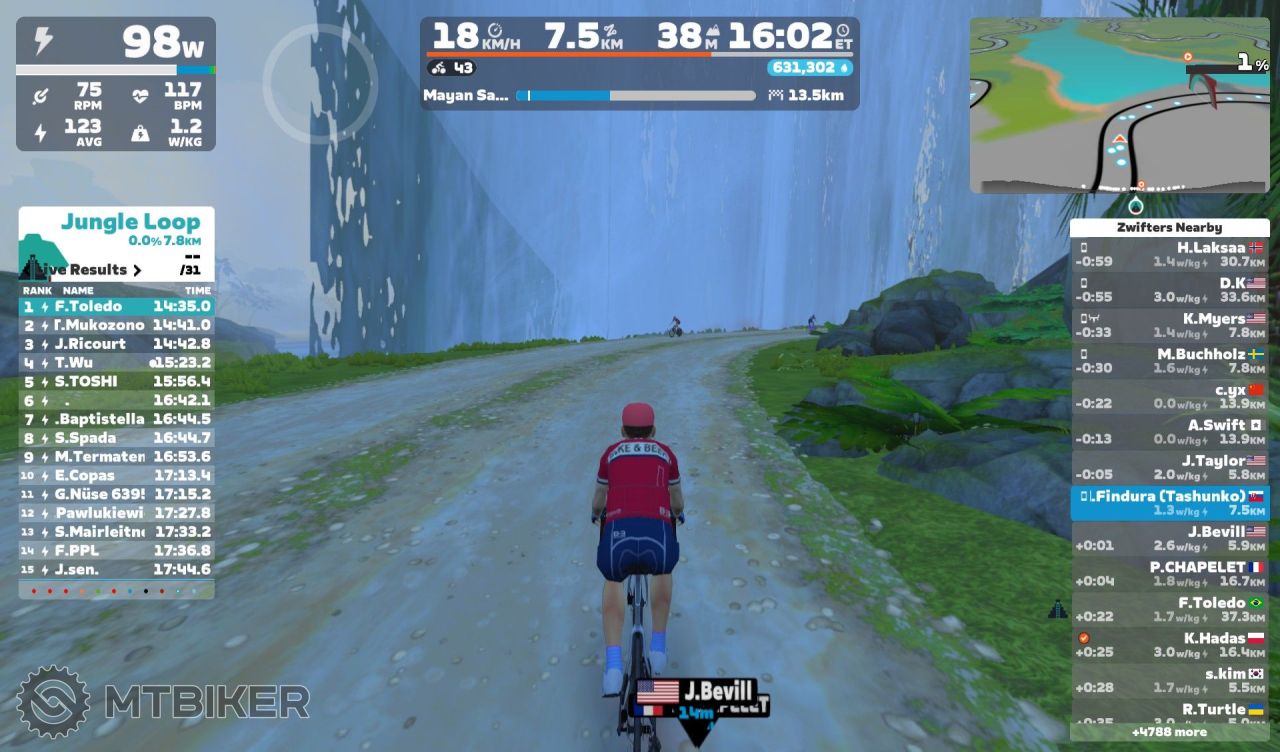Select J.Taylor in the nearby riders

click(1169, 467)
